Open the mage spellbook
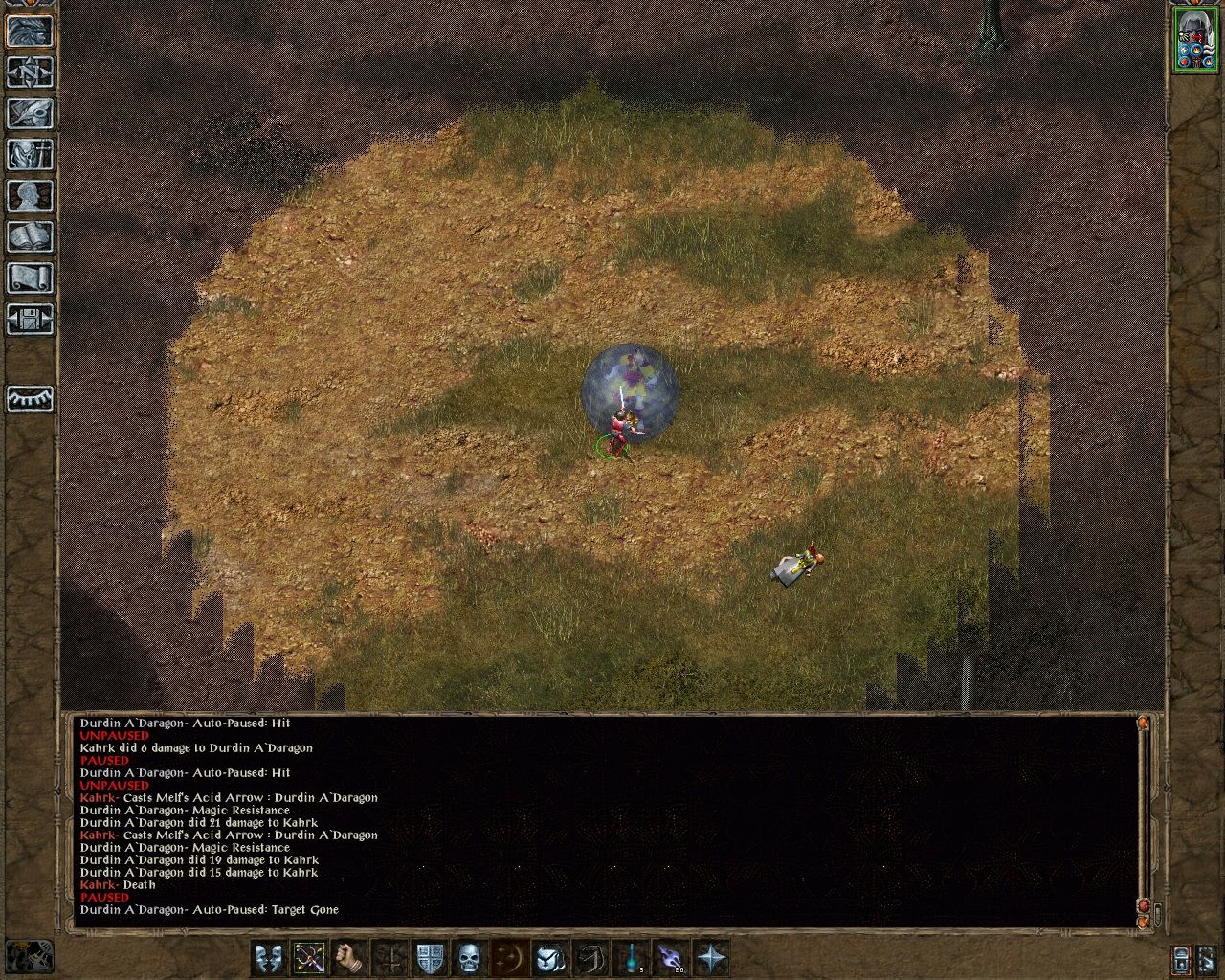 pos(30,236)
